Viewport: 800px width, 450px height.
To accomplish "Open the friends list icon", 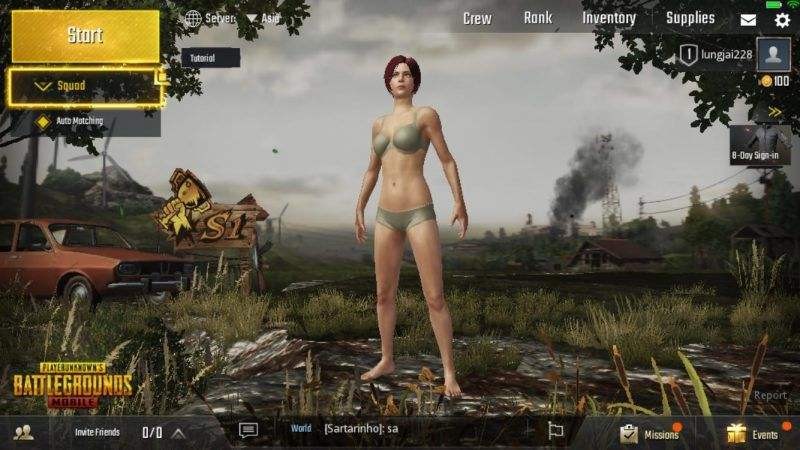I will click(x=26, y=432).
